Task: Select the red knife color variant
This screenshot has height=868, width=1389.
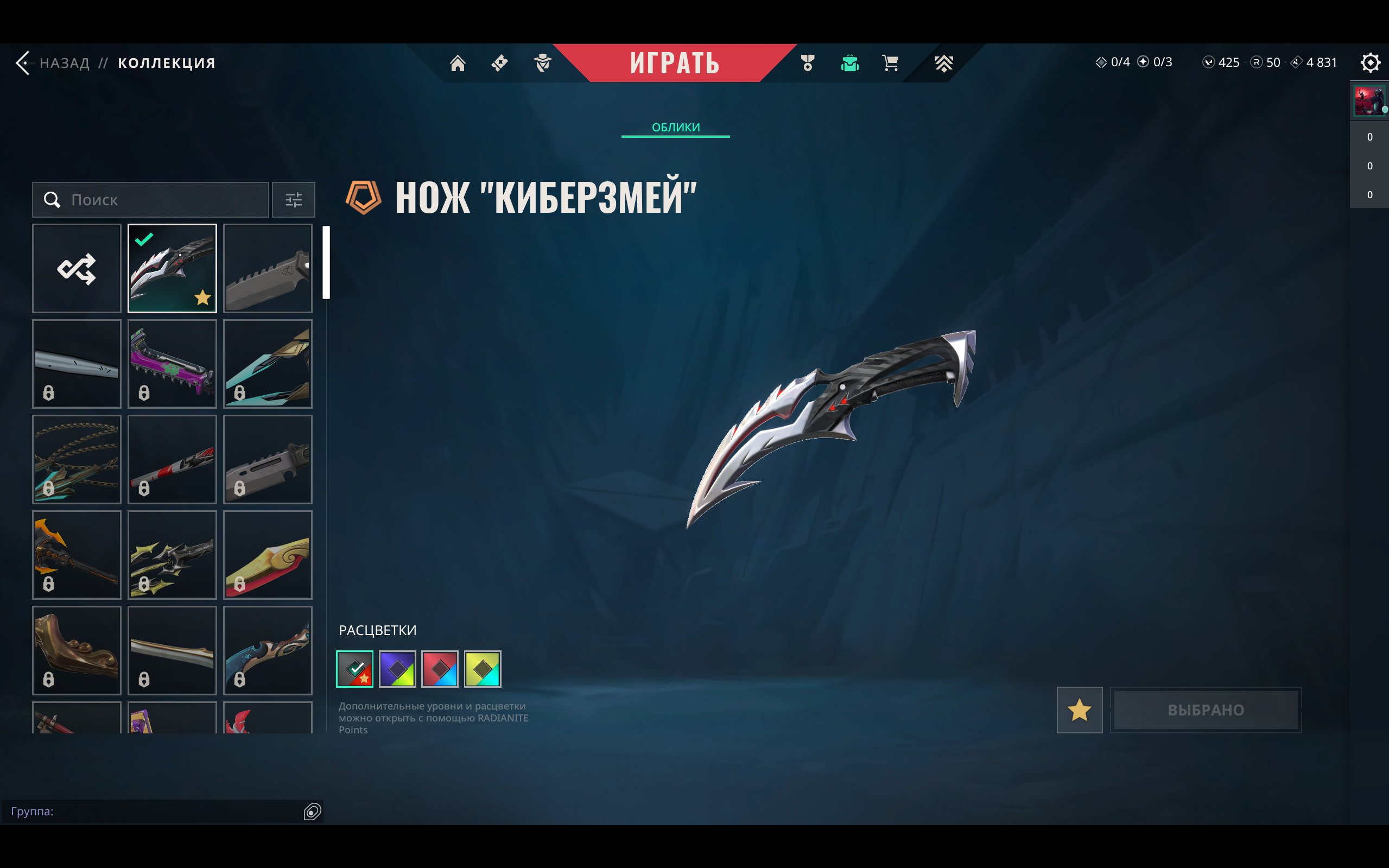Action: 441,668
